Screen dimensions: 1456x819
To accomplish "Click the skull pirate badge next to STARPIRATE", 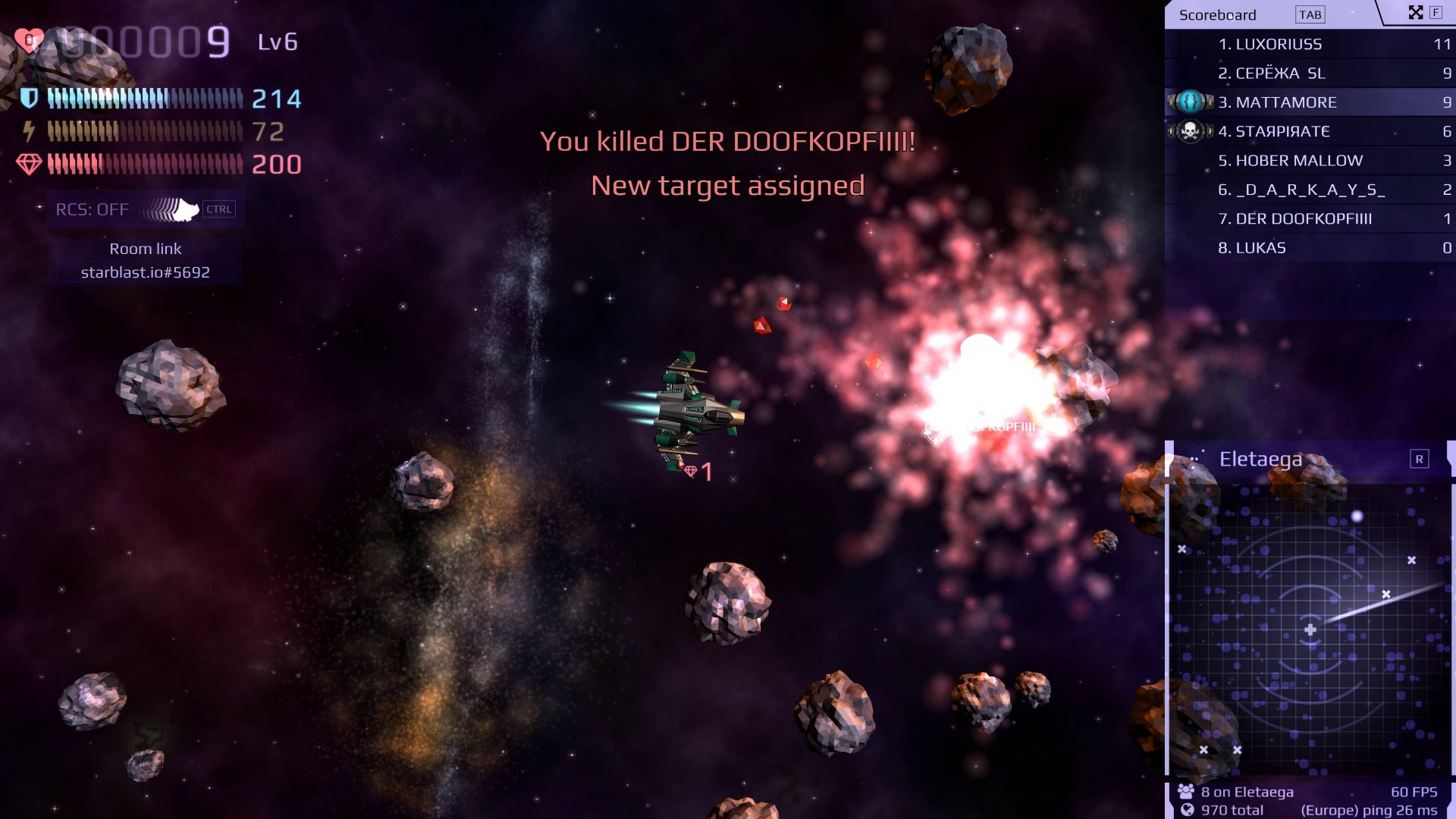I will point(1191,130).
